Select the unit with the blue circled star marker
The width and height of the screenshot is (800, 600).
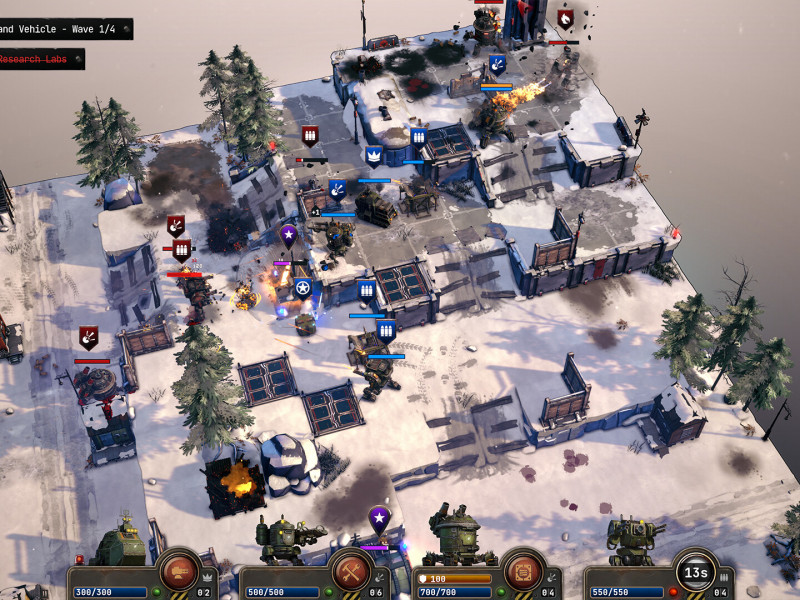[303, 289]
